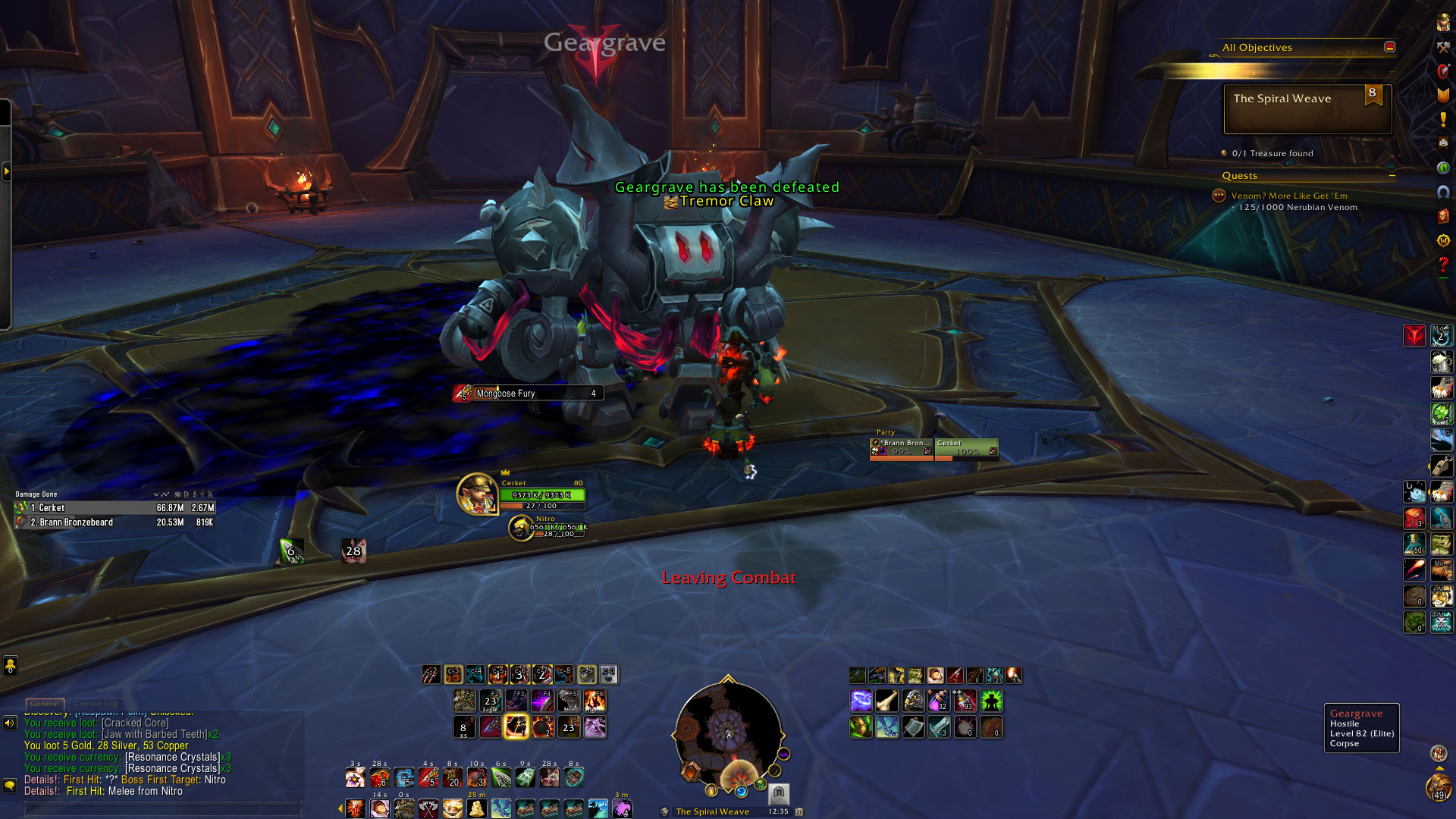
Task: Open the quest log exclamation mark icon
Action: (x=1443, y=119)
